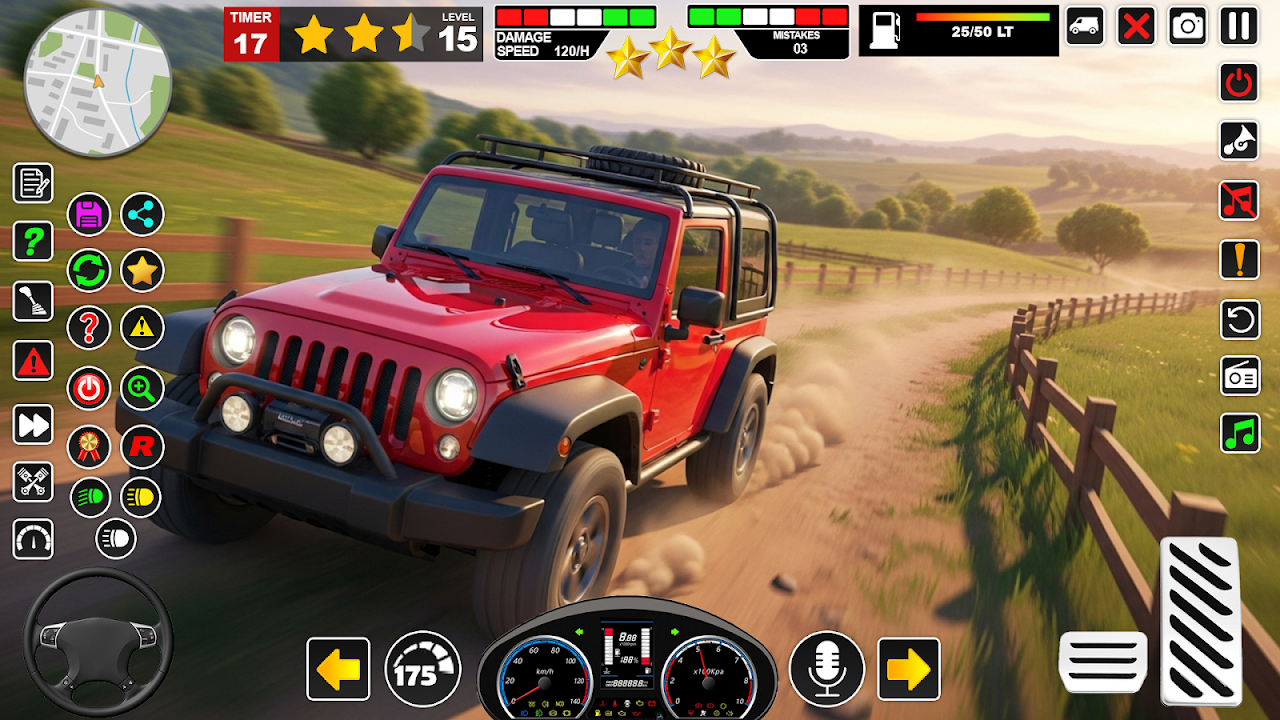Select the purple save disk icon
The image size is (1280, 720).
pyautogui.click(x=89, y=214)
